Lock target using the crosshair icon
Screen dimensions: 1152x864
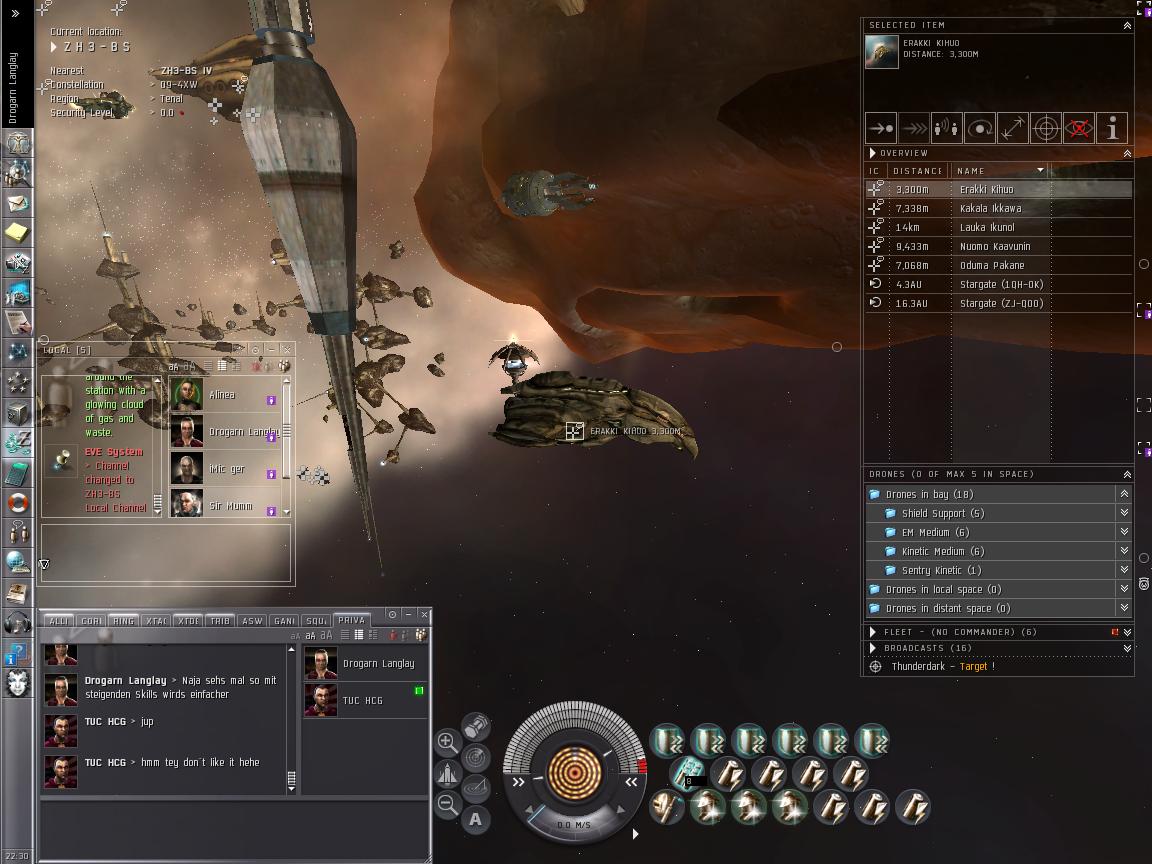[x=1046, y=128]
